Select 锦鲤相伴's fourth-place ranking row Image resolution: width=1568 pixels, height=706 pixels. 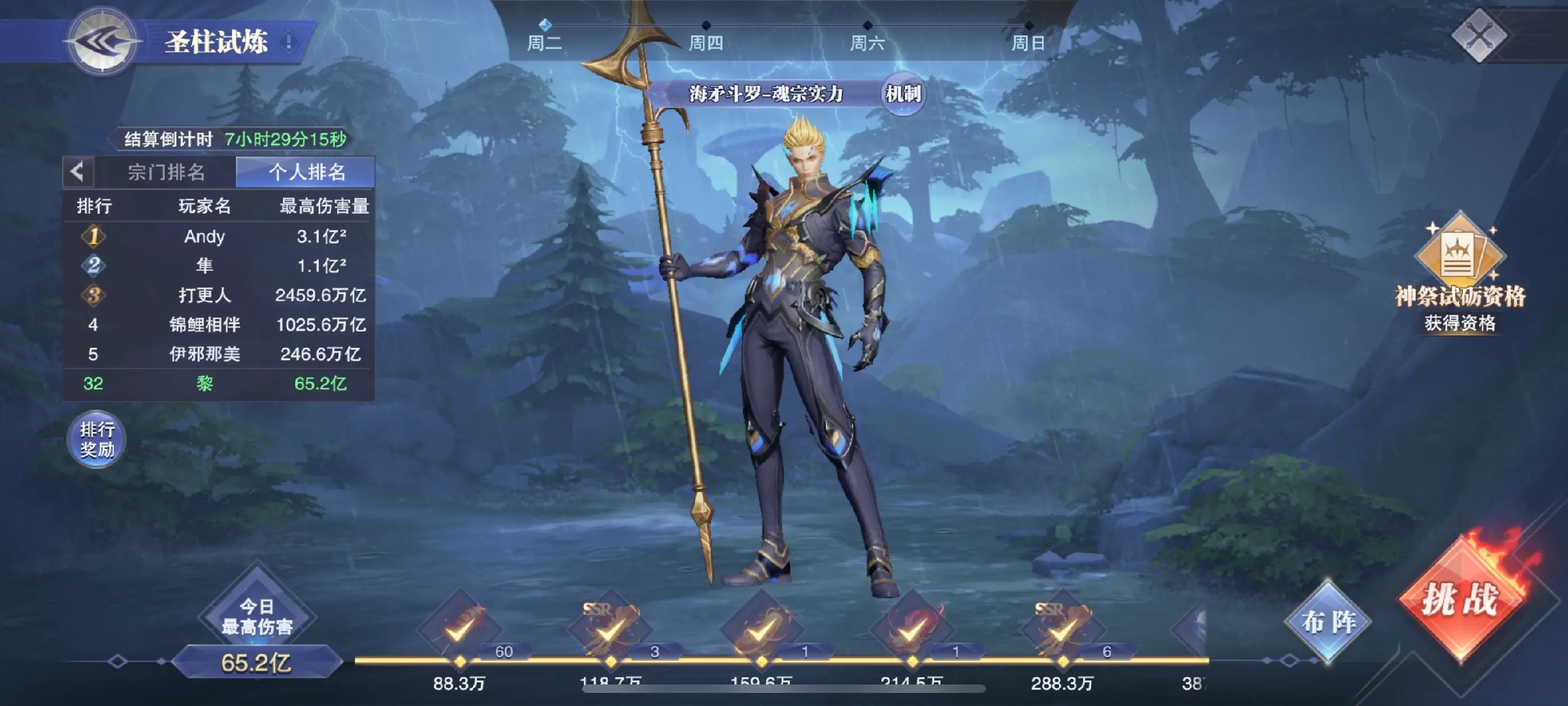coord(218,325)
